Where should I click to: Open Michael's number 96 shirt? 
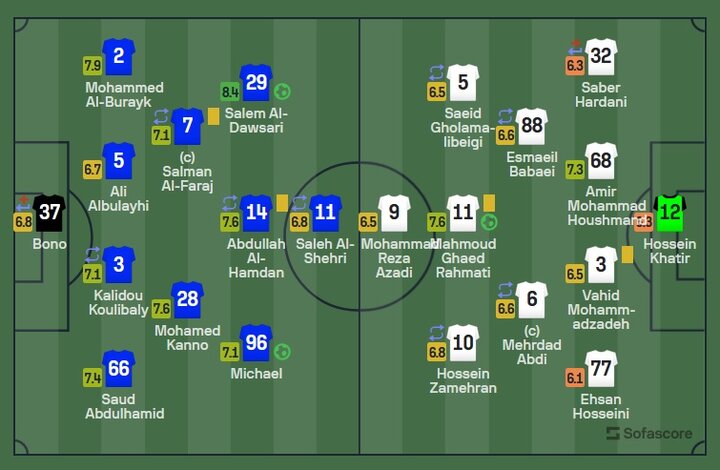pyautogui.click(x=257, y=343)
